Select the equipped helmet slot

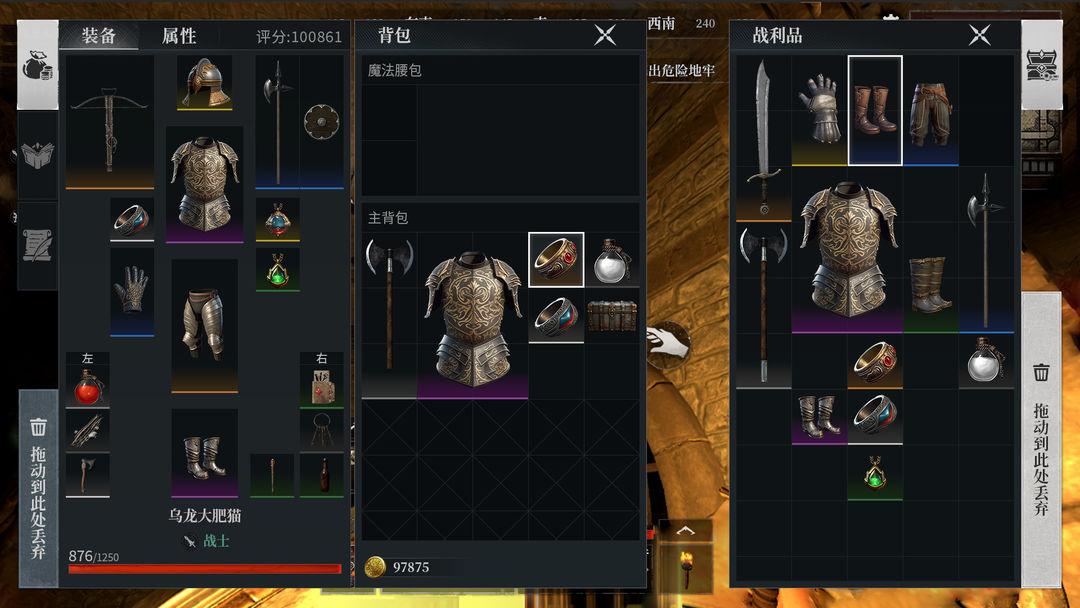[x=205, y=82]
